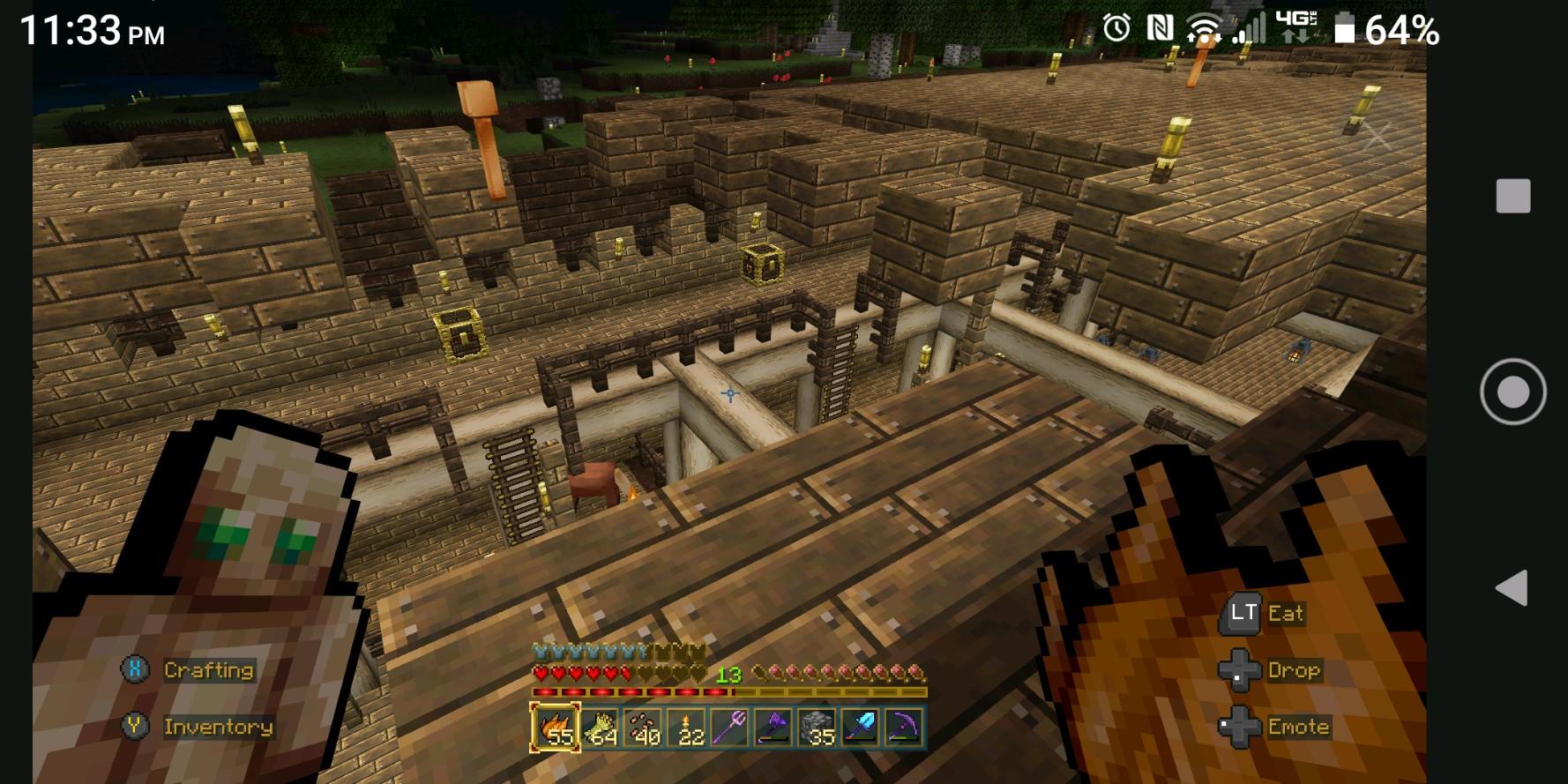
Task: Equip the diamond shovel
Action: click(x=861, y=728)
